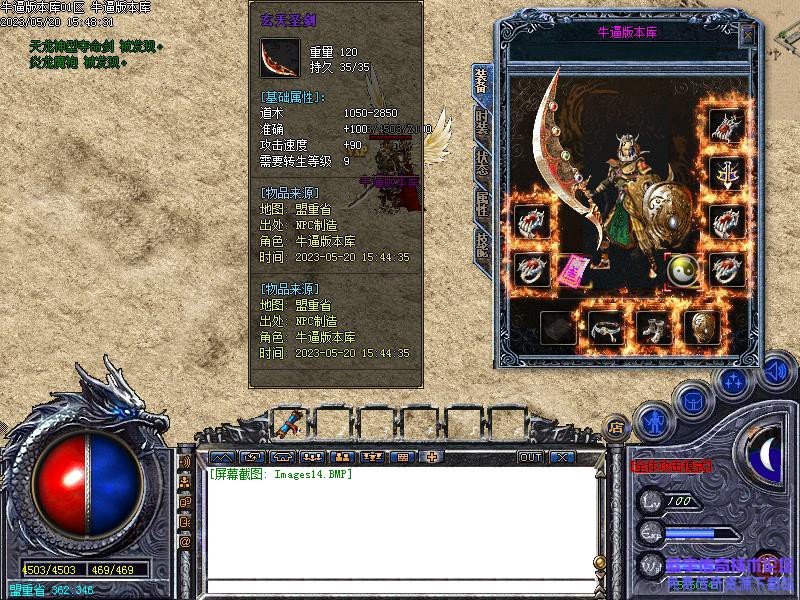Open the skills panel with sparkle icon
800x600 pixels.
click(x=734, y=382)
